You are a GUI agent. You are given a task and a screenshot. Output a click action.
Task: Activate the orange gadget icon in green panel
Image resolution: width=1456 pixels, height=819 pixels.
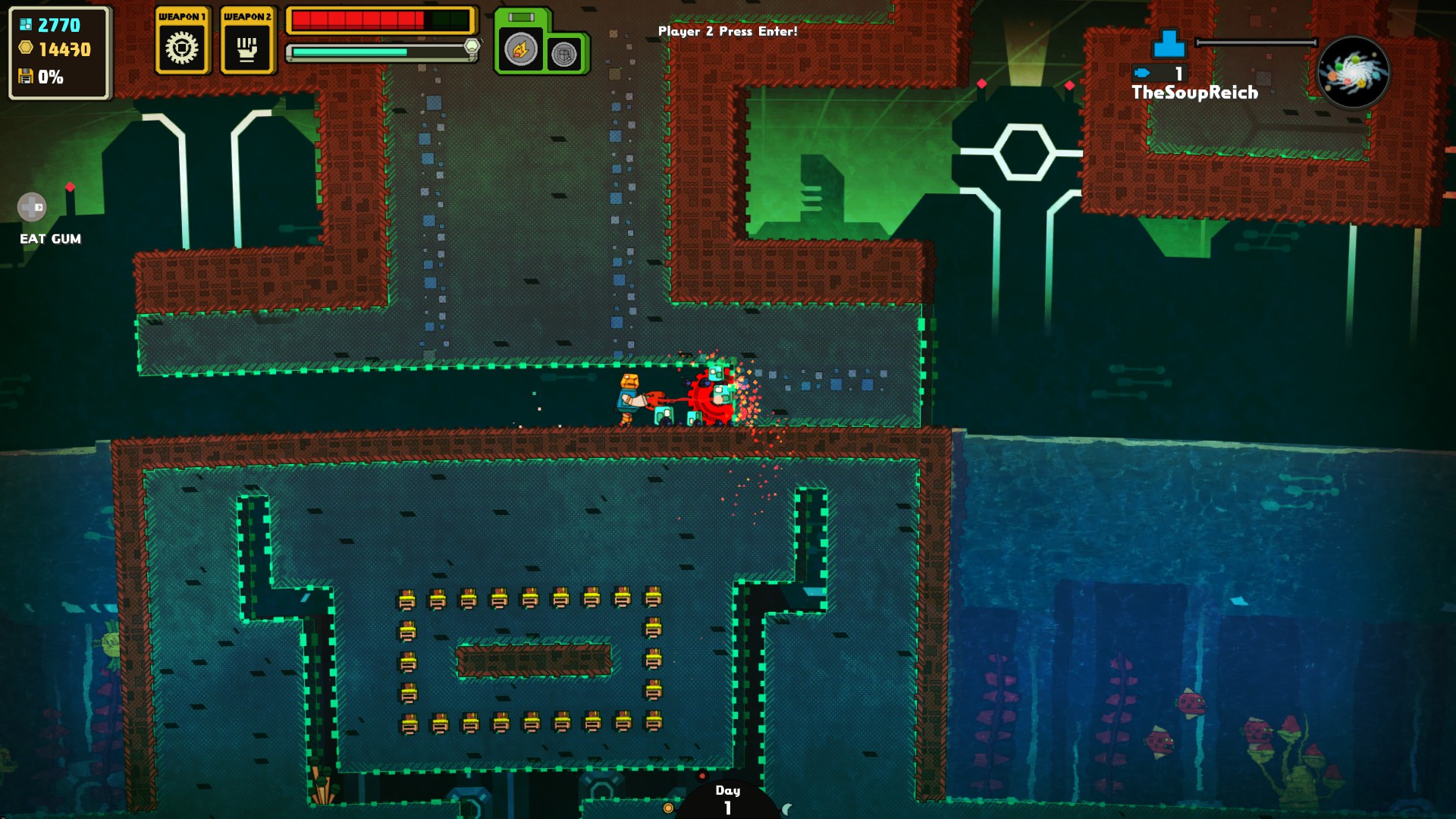520,50
